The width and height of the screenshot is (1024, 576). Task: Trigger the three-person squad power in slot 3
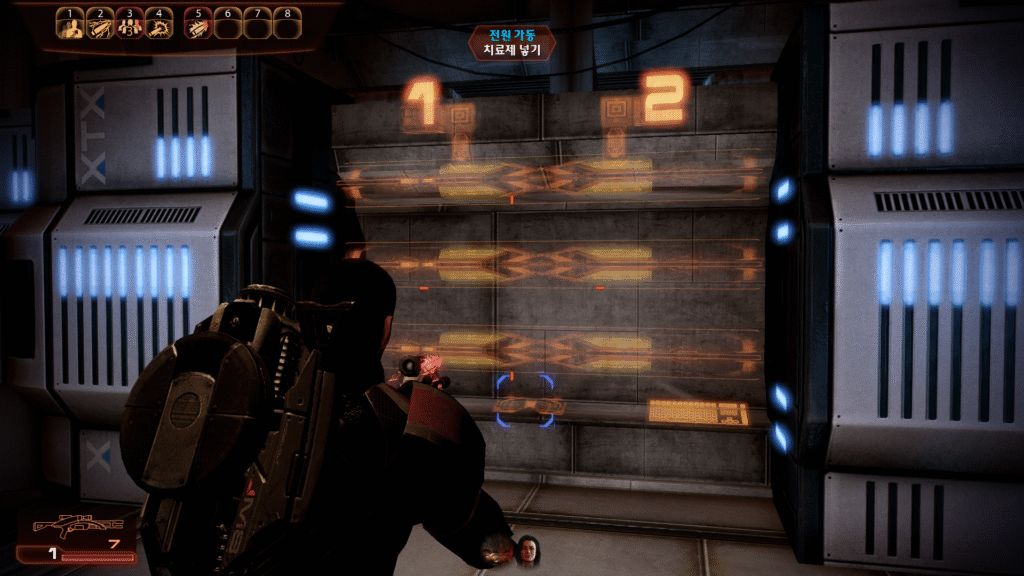click(x=129, y=27)
